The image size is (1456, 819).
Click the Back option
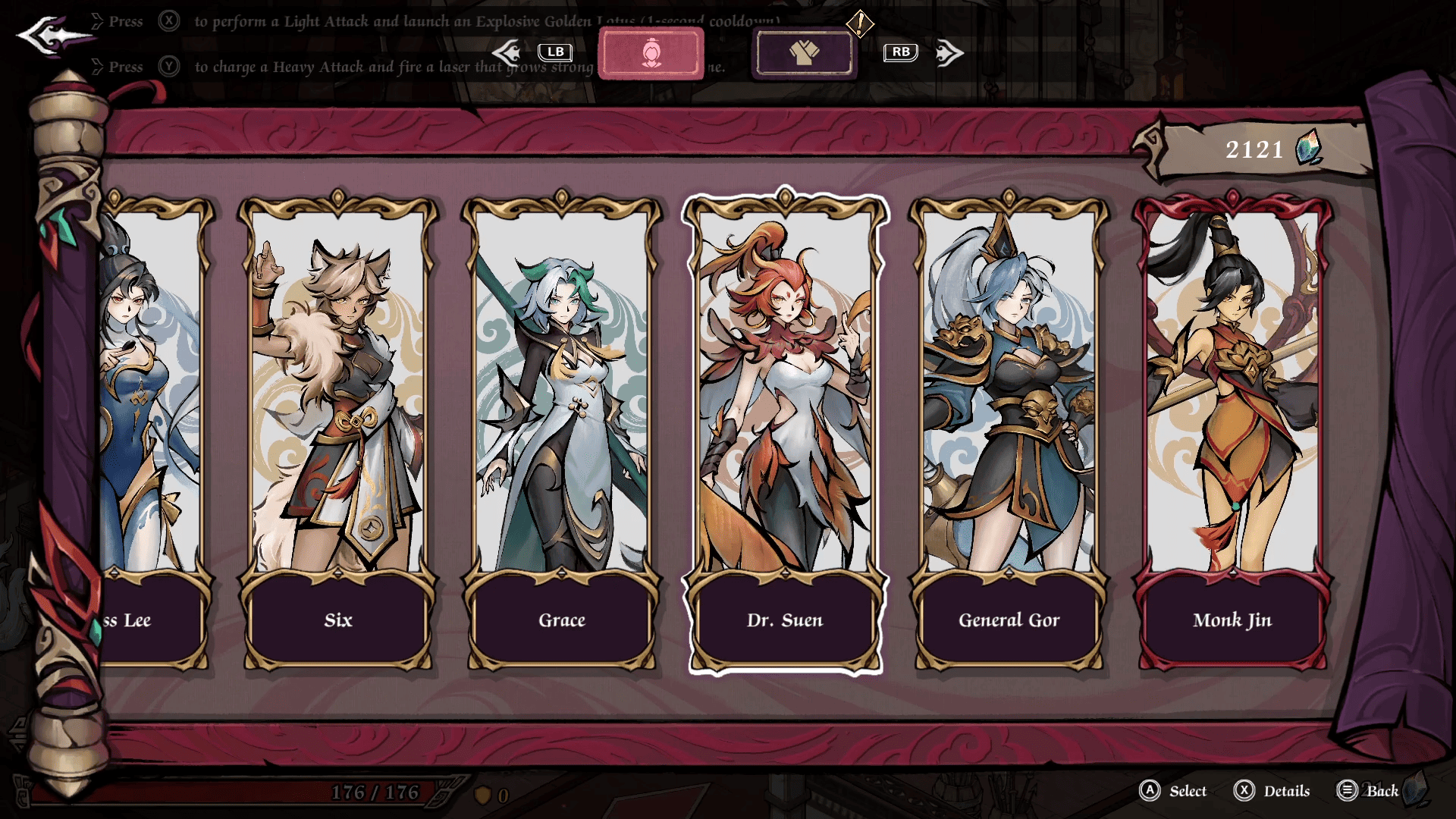click(x=1368, y=791)
